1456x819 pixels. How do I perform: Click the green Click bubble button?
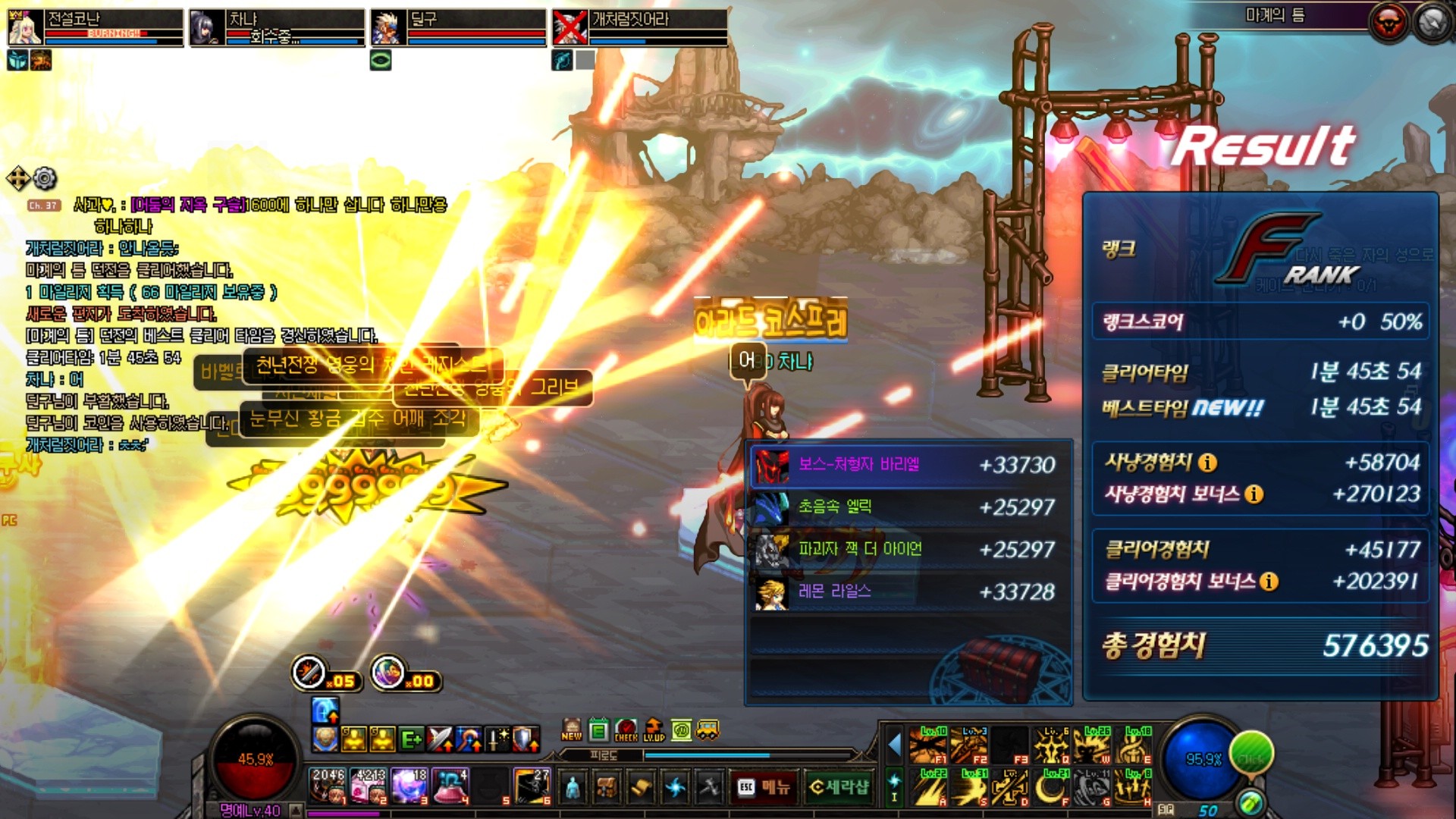(1251, 753)
